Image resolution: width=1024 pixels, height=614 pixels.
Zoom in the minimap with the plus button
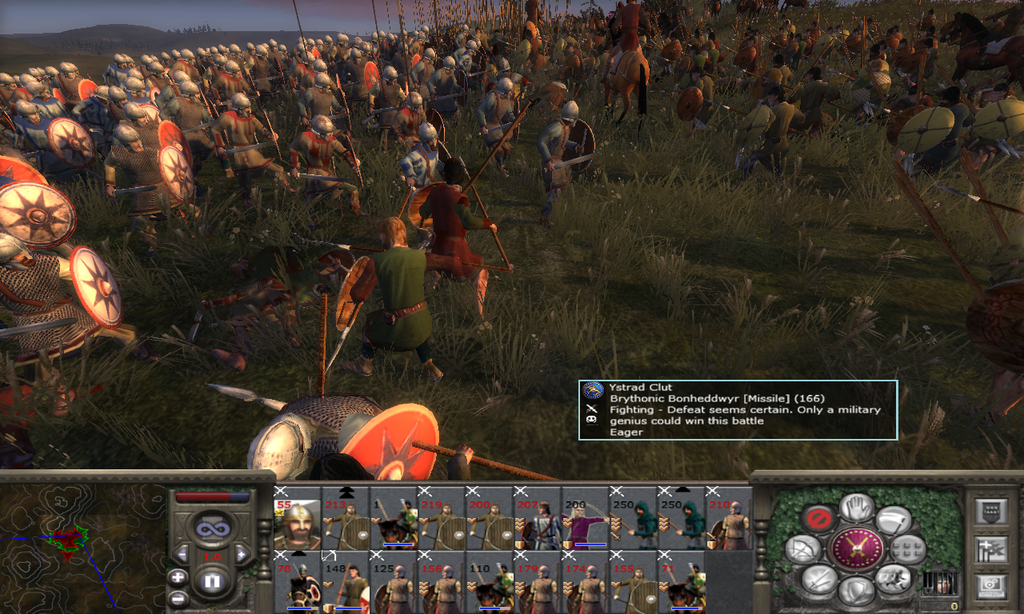[177, 577]
